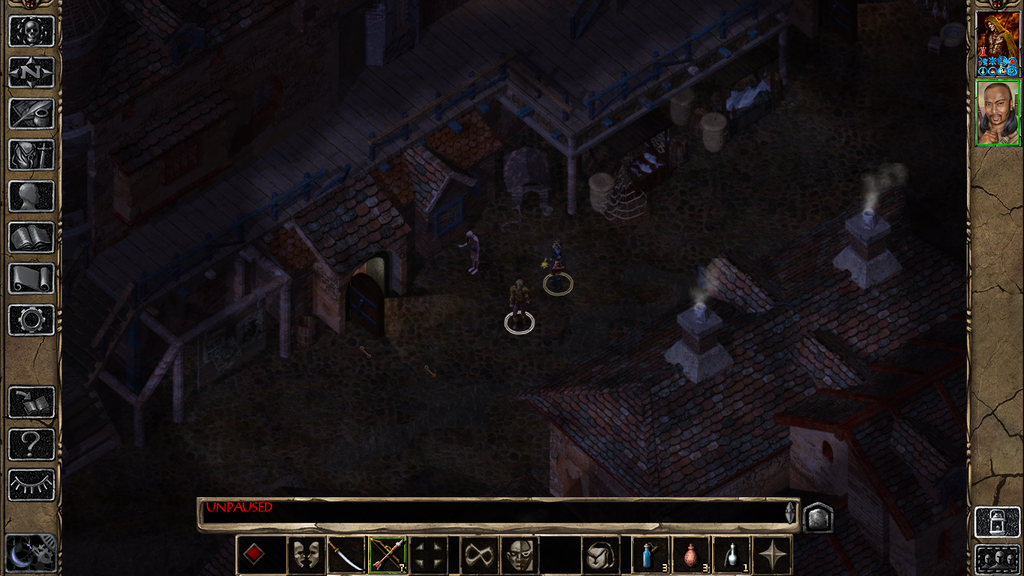Open the journal with the quill icon
This screenshot has height=576, width=1024.
click(31, 113)
